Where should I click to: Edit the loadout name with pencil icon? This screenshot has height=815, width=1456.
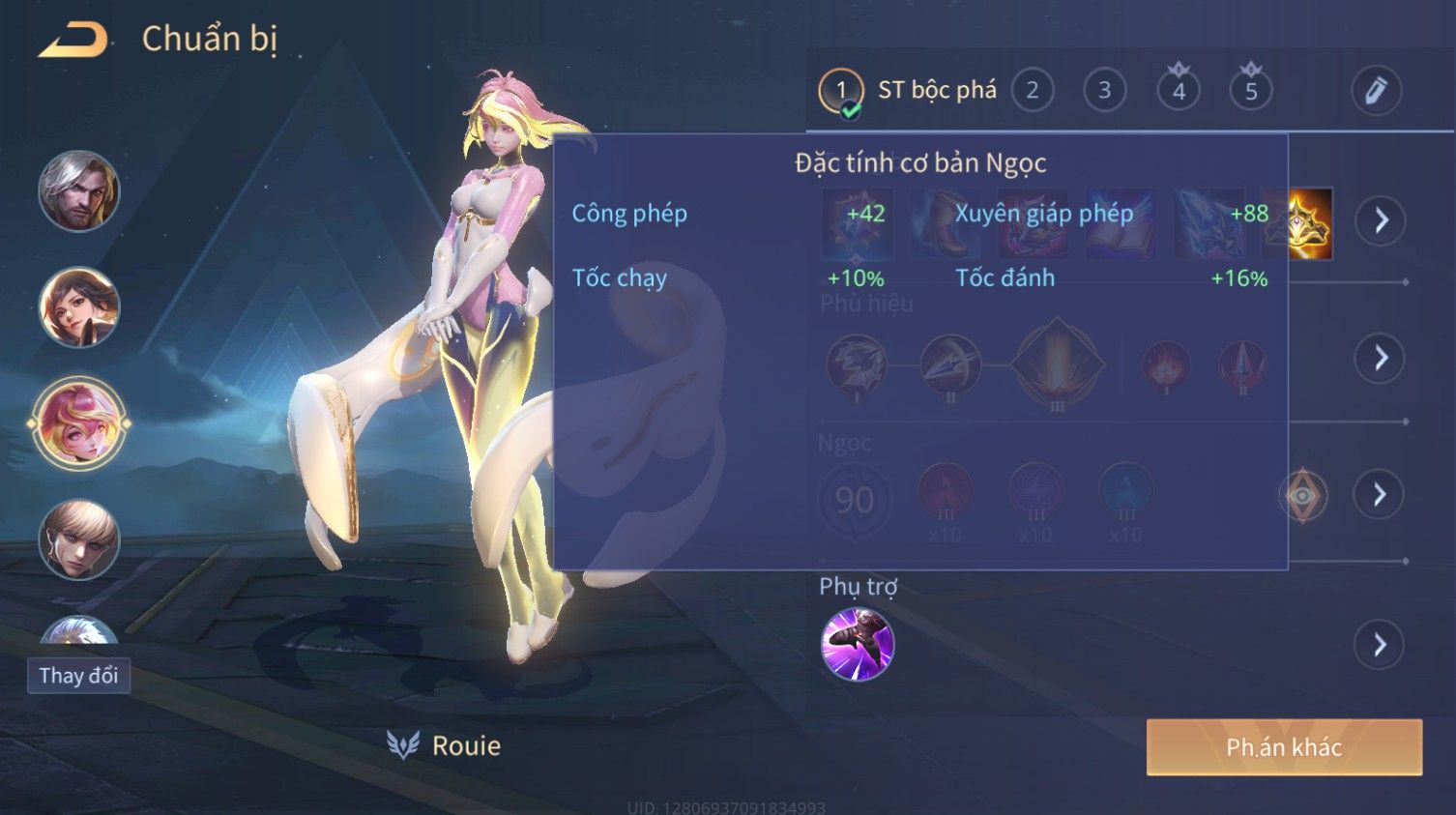tap(1376, 91)
